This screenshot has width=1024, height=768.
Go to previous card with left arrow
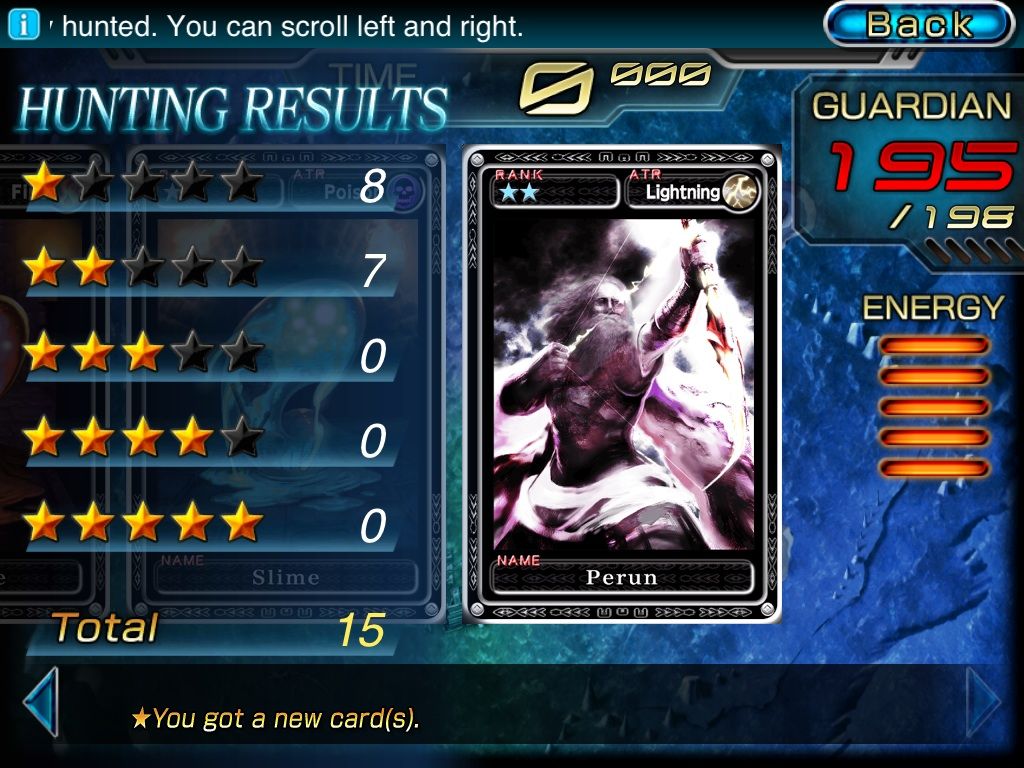point(40,702)
